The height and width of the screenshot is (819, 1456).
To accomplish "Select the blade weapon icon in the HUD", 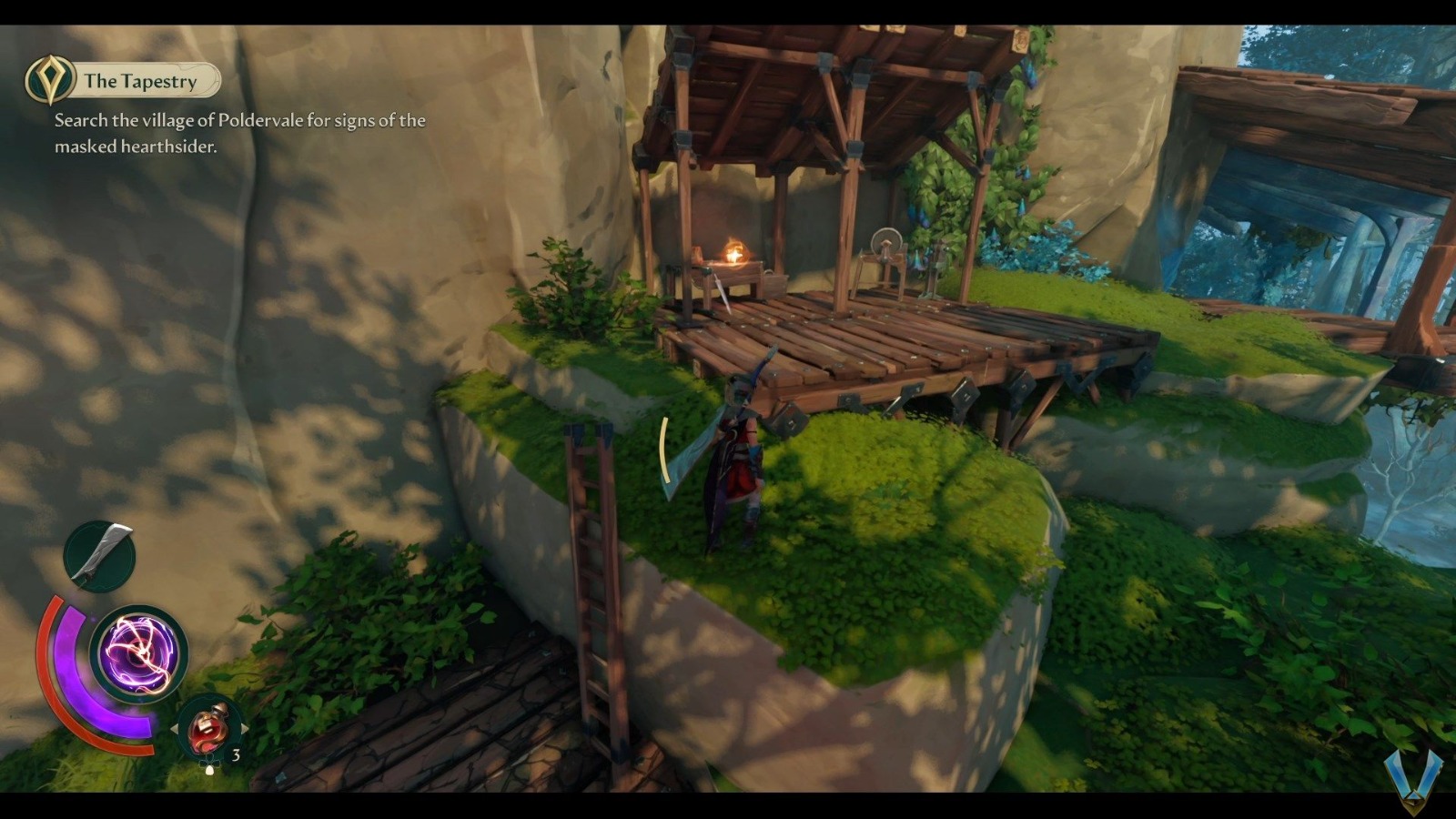I will click(x=100, y=551).
